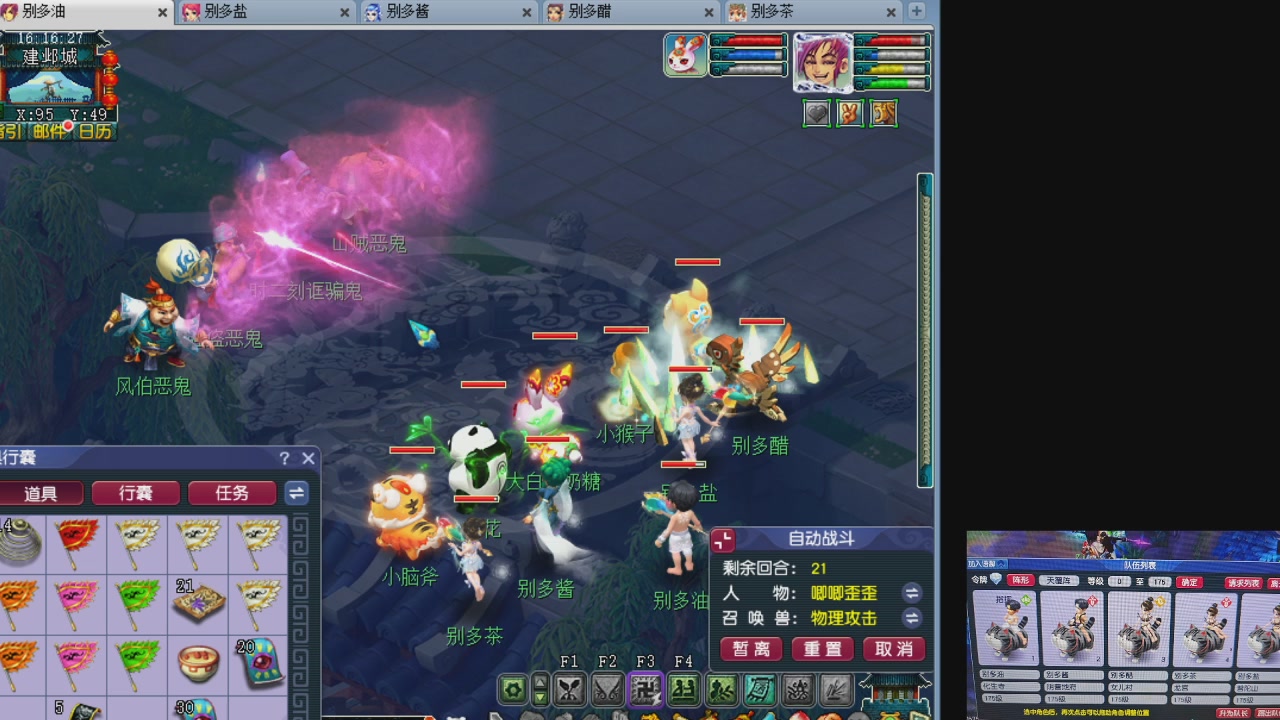This screenshot has height=720, width=1280.
Task: Click the green gear settings icon on the skill hotbar
Action: click(512, 689)
